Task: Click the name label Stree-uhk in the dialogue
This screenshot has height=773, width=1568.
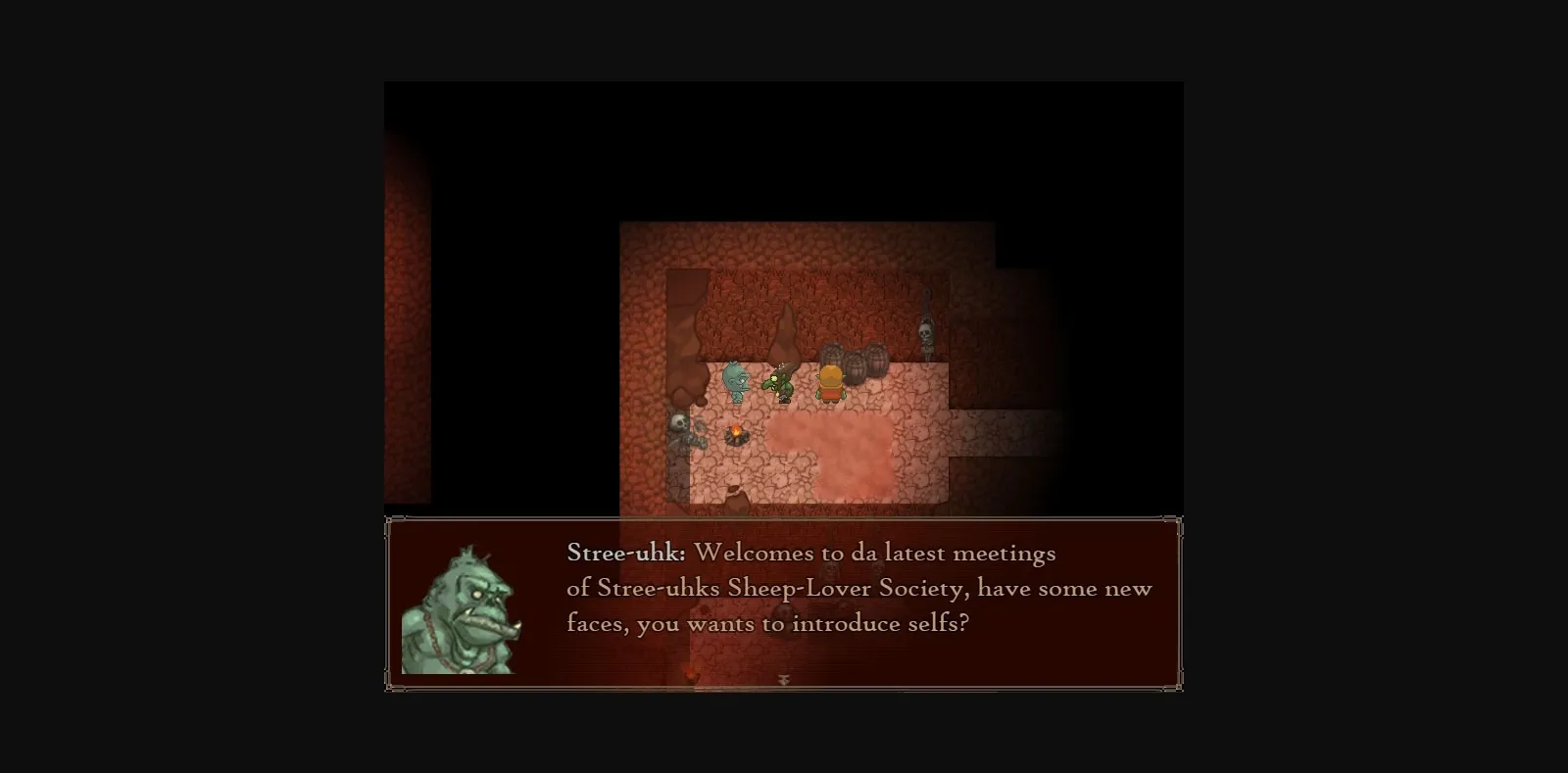Action: [624, 552]
